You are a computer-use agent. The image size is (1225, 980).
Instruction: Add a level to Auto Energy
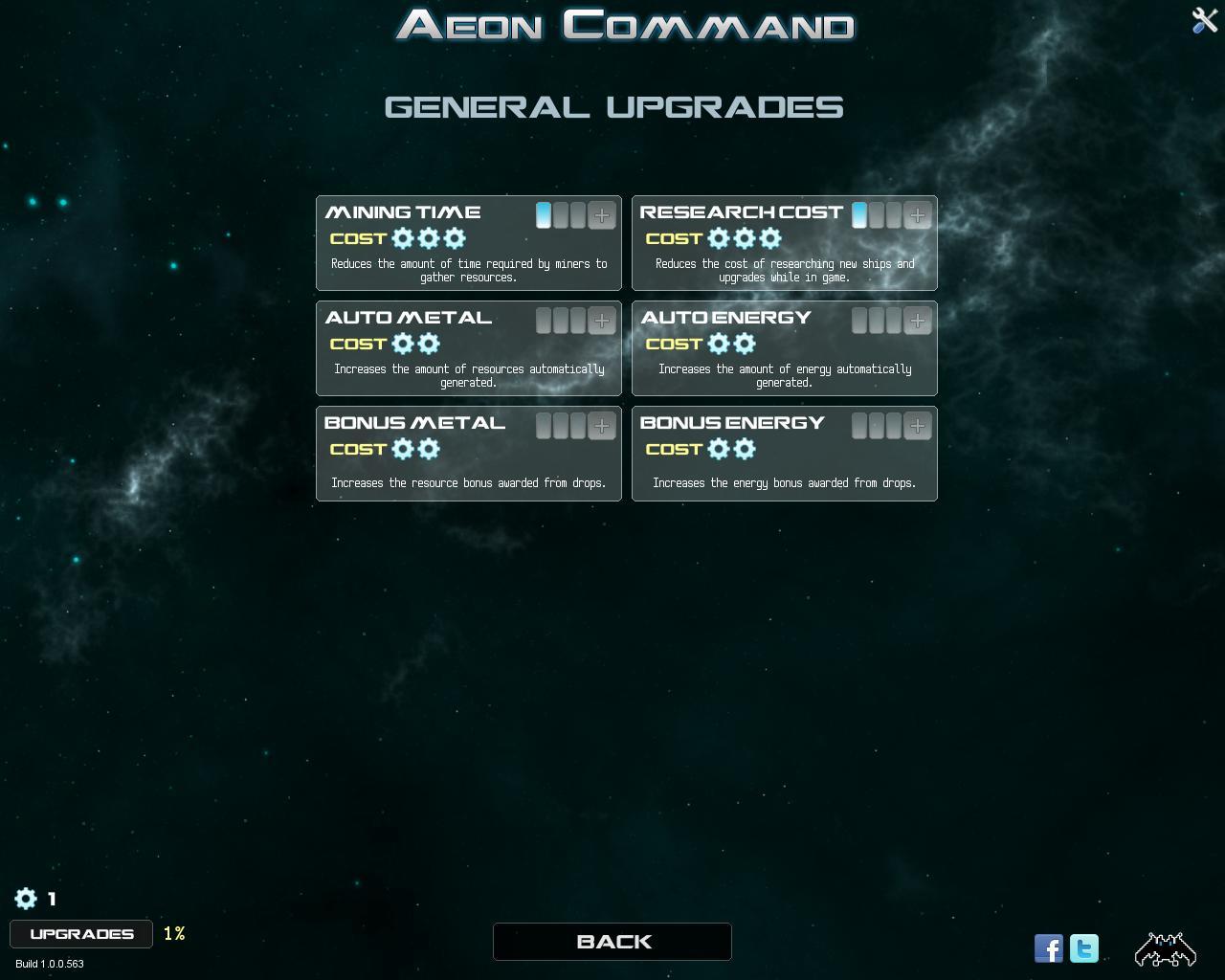coord(917,321)
